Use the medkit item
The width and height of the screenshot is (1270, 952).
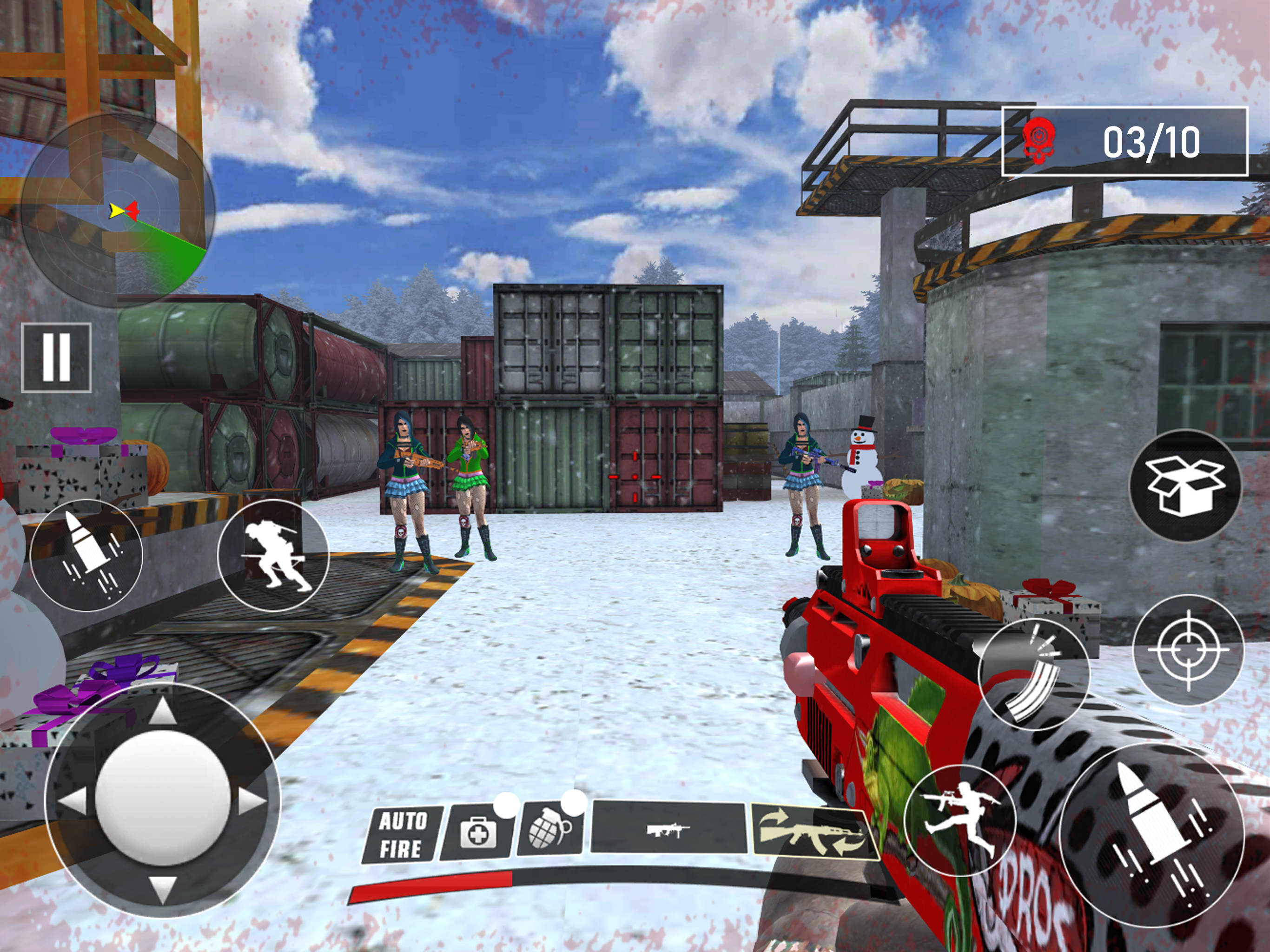476,832
